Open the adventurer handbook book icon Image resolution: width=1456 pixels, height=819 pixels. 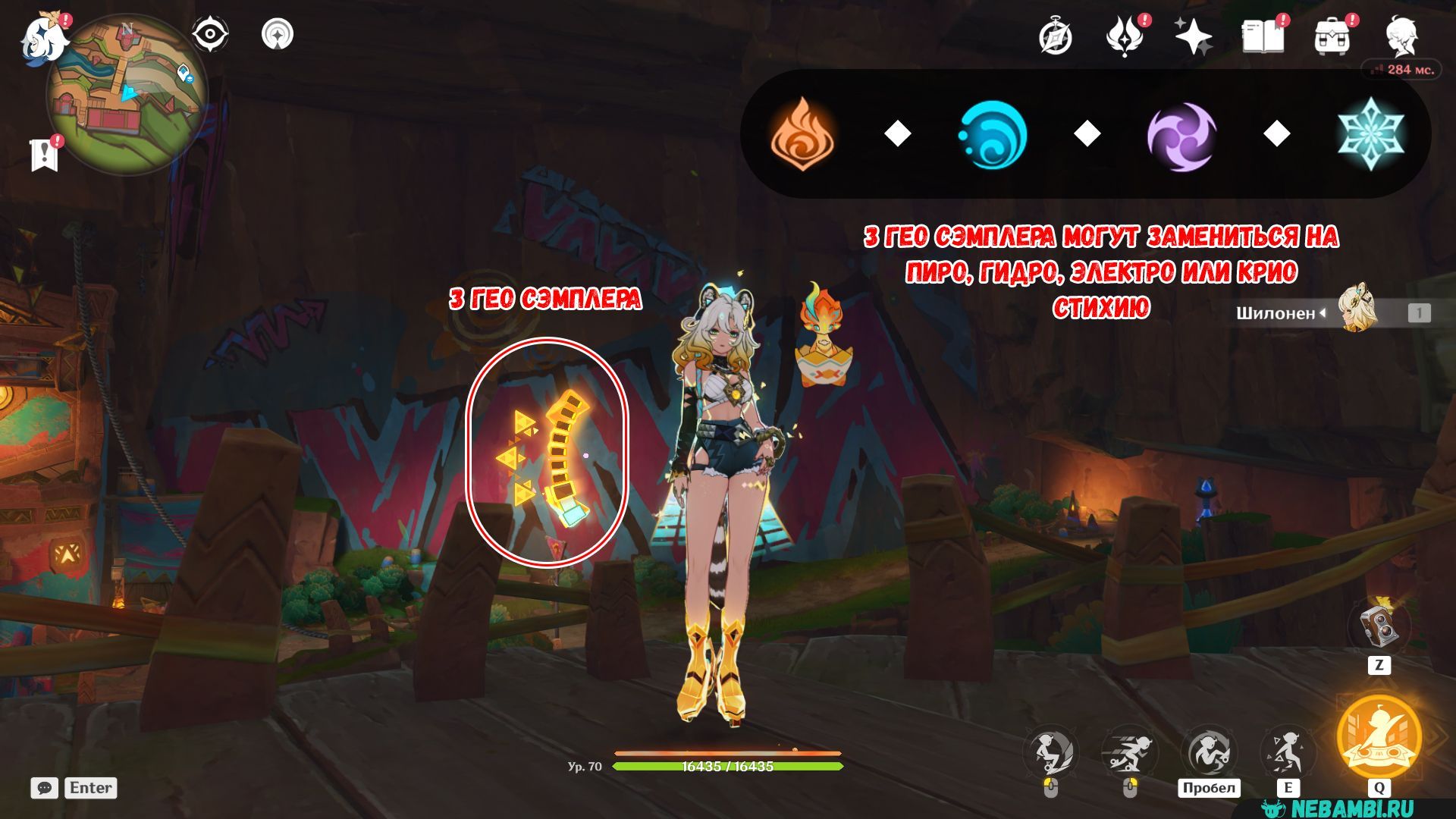[1263, 37]
